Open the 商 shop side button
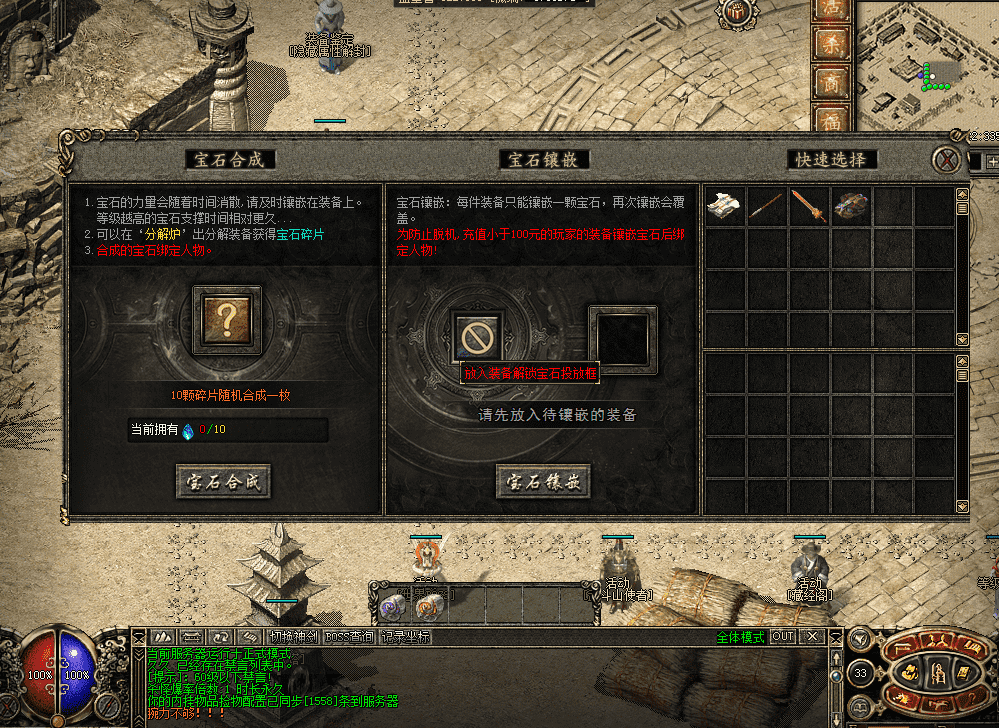 [831, 84]
